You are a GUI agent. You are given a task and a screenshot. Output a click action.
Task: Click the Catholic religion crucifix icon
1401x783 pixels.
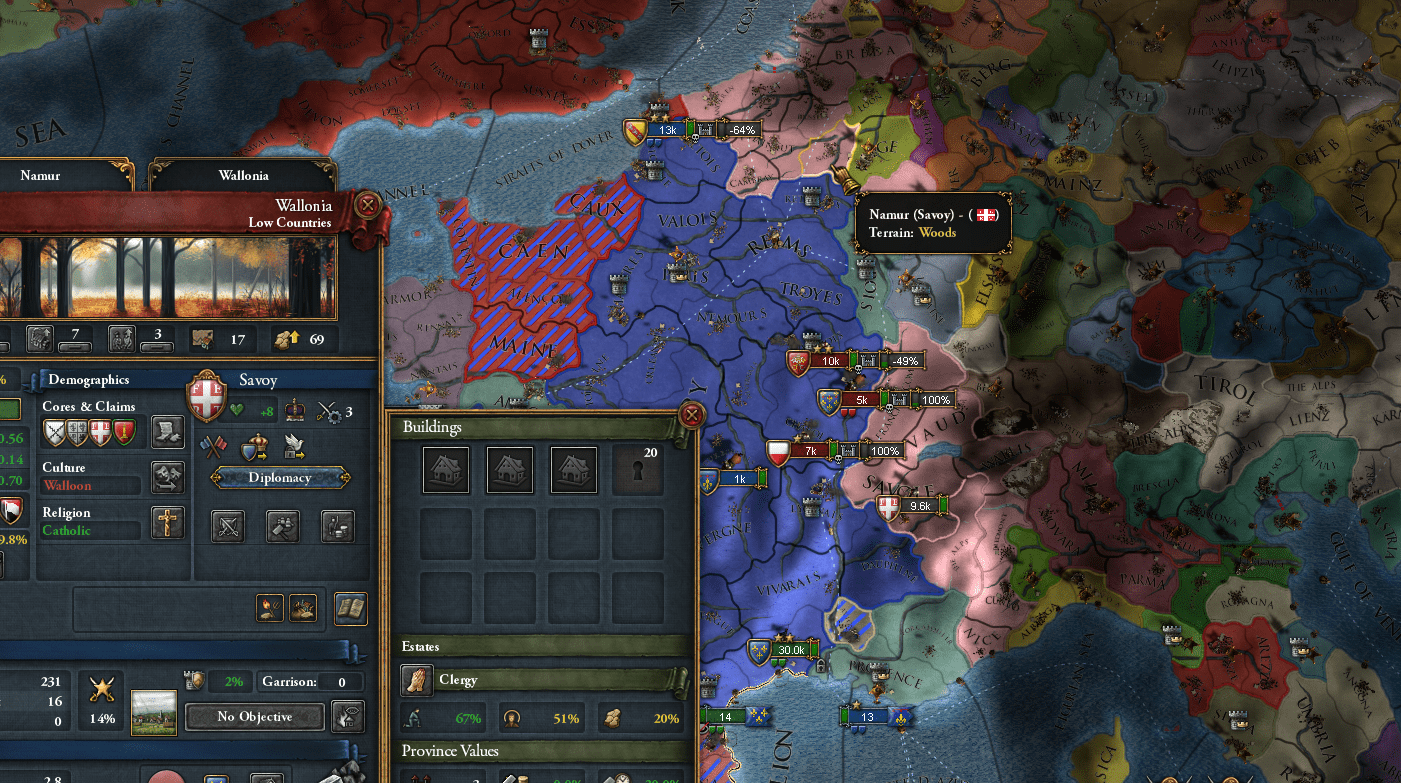(x=170, y=523)
